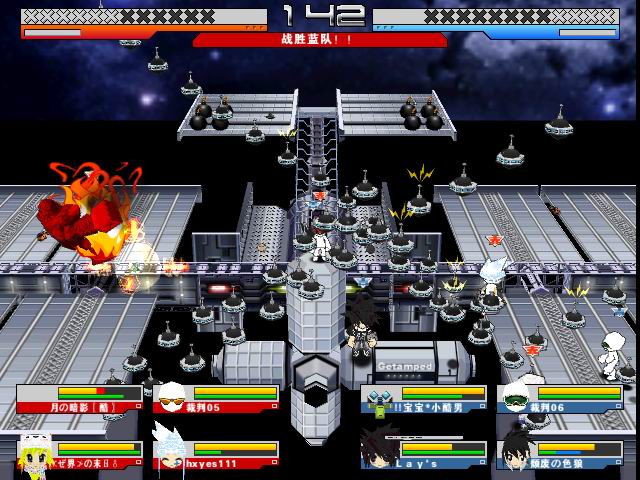
Task: Select the blonde character's player portrait
Action: click(x=33, y=453)
